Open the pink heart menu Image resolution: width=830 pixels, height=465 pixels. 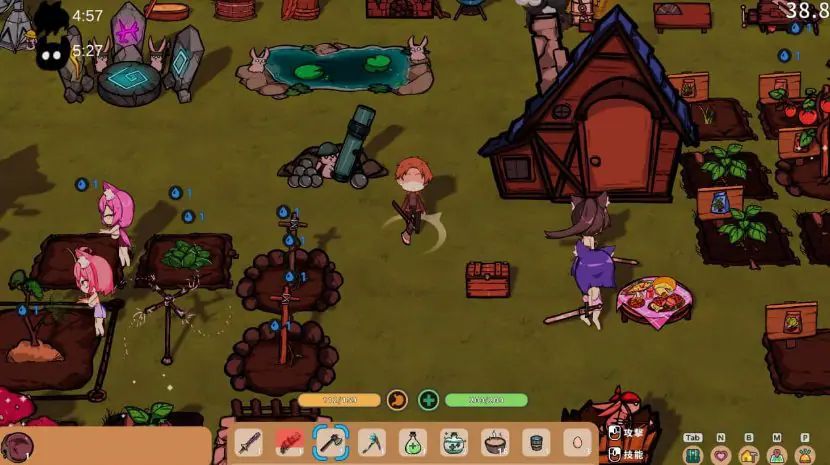(720, 455)
